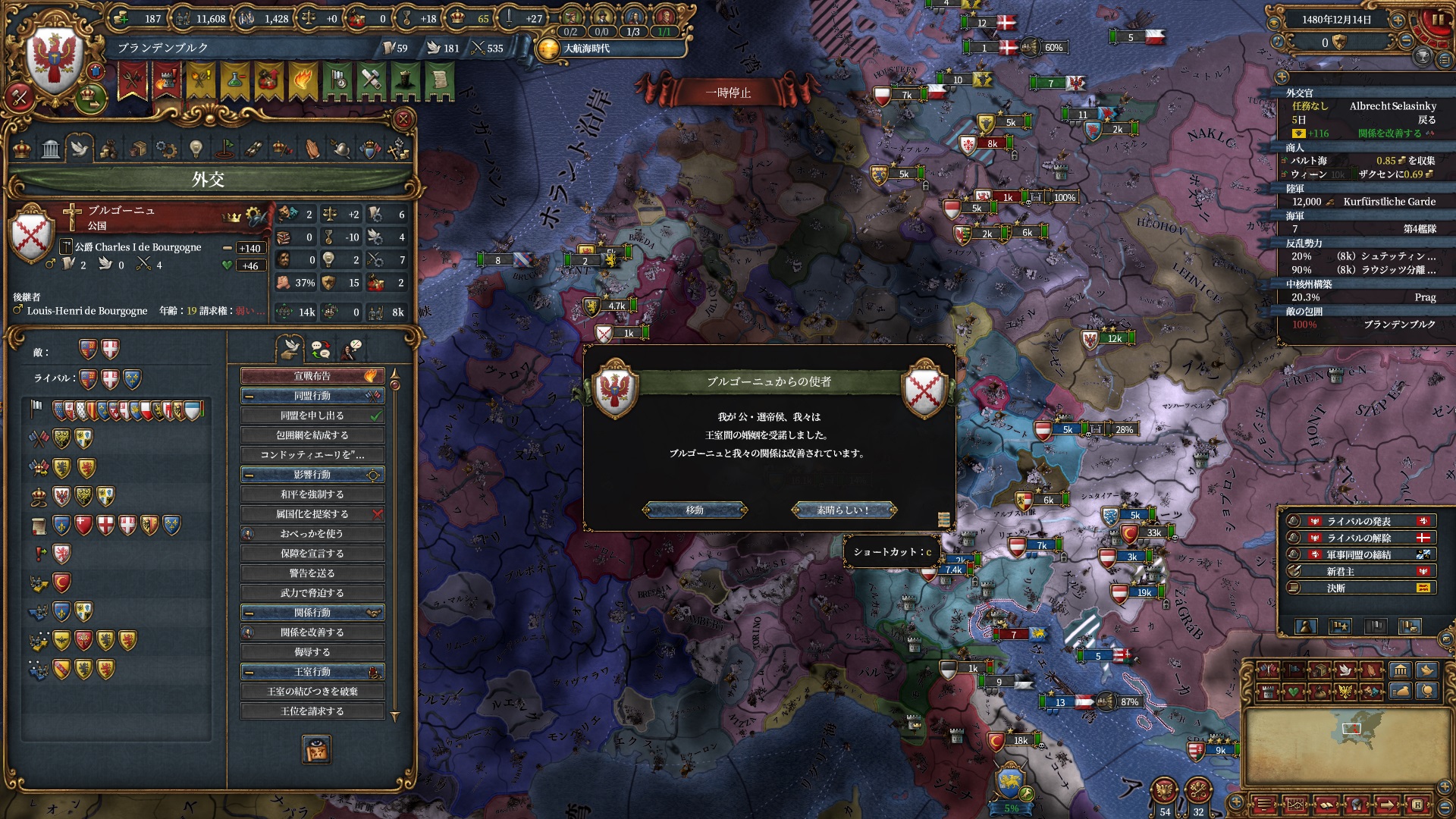Select 属国化を提案する vassalization offer

point(312,514)
